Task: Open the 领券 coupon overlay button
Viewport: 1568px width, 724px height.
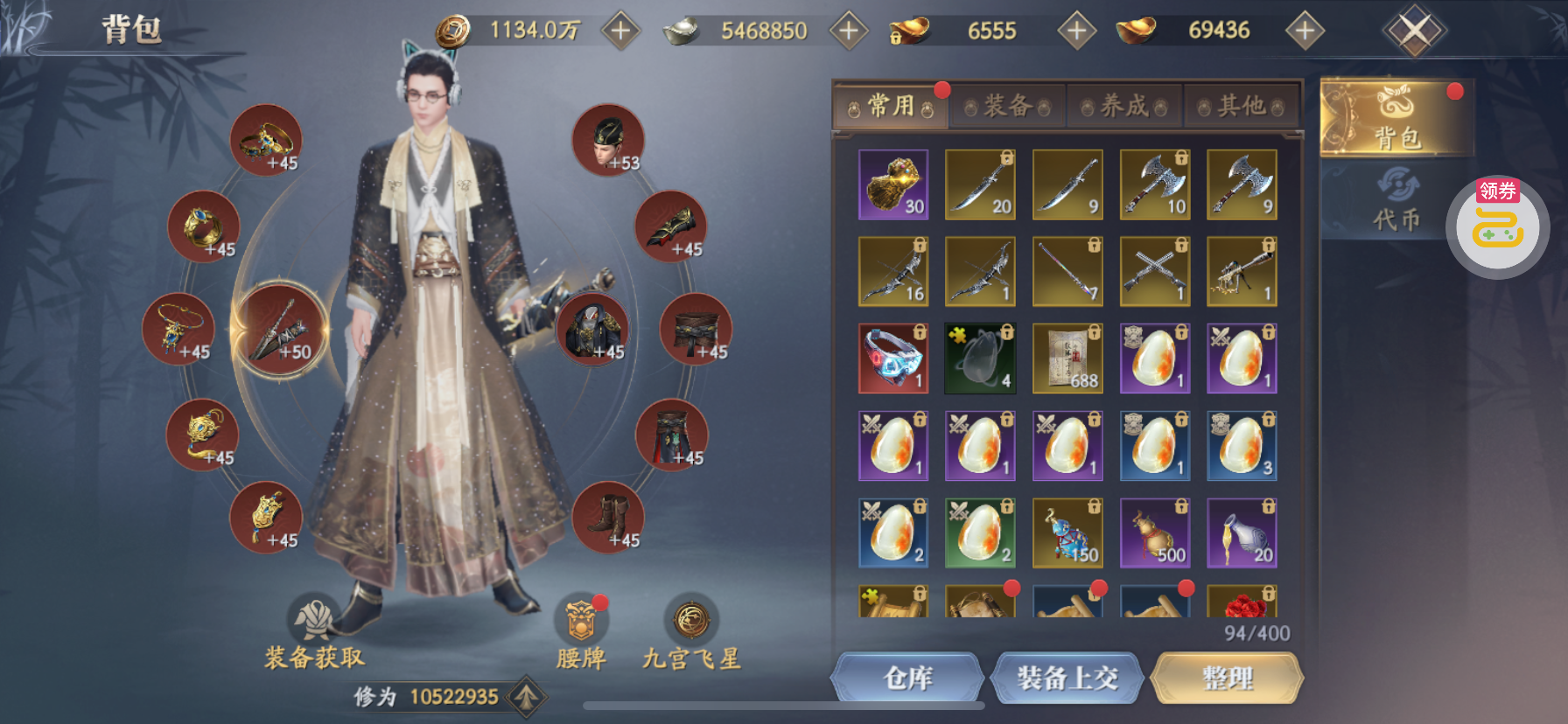Action: tap(1497, 226)
